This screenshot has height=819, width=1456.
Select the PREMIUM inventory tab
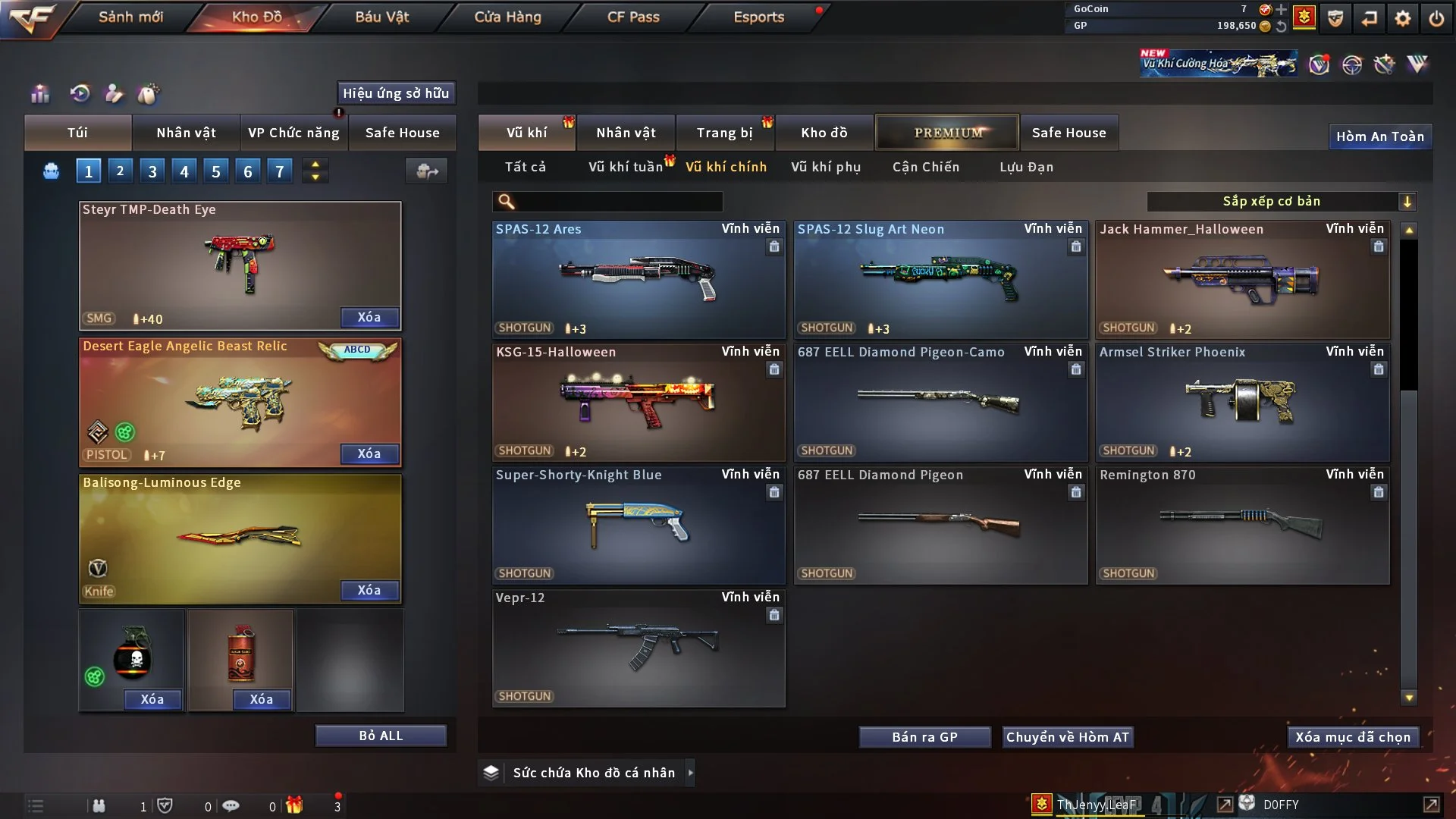[x=947, y=133]
